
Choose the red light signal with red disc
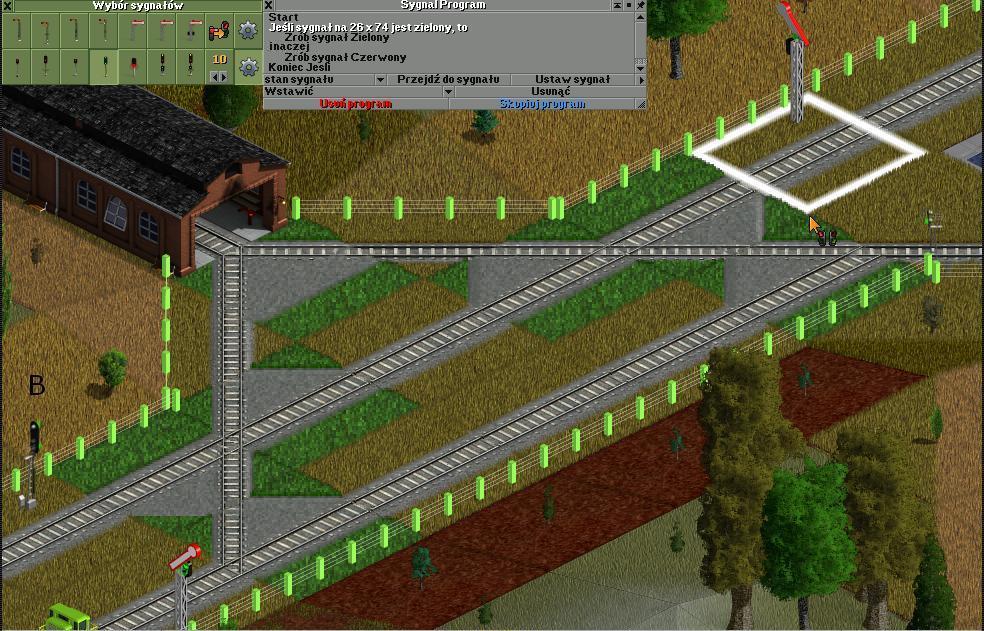(x=132, y=67)
